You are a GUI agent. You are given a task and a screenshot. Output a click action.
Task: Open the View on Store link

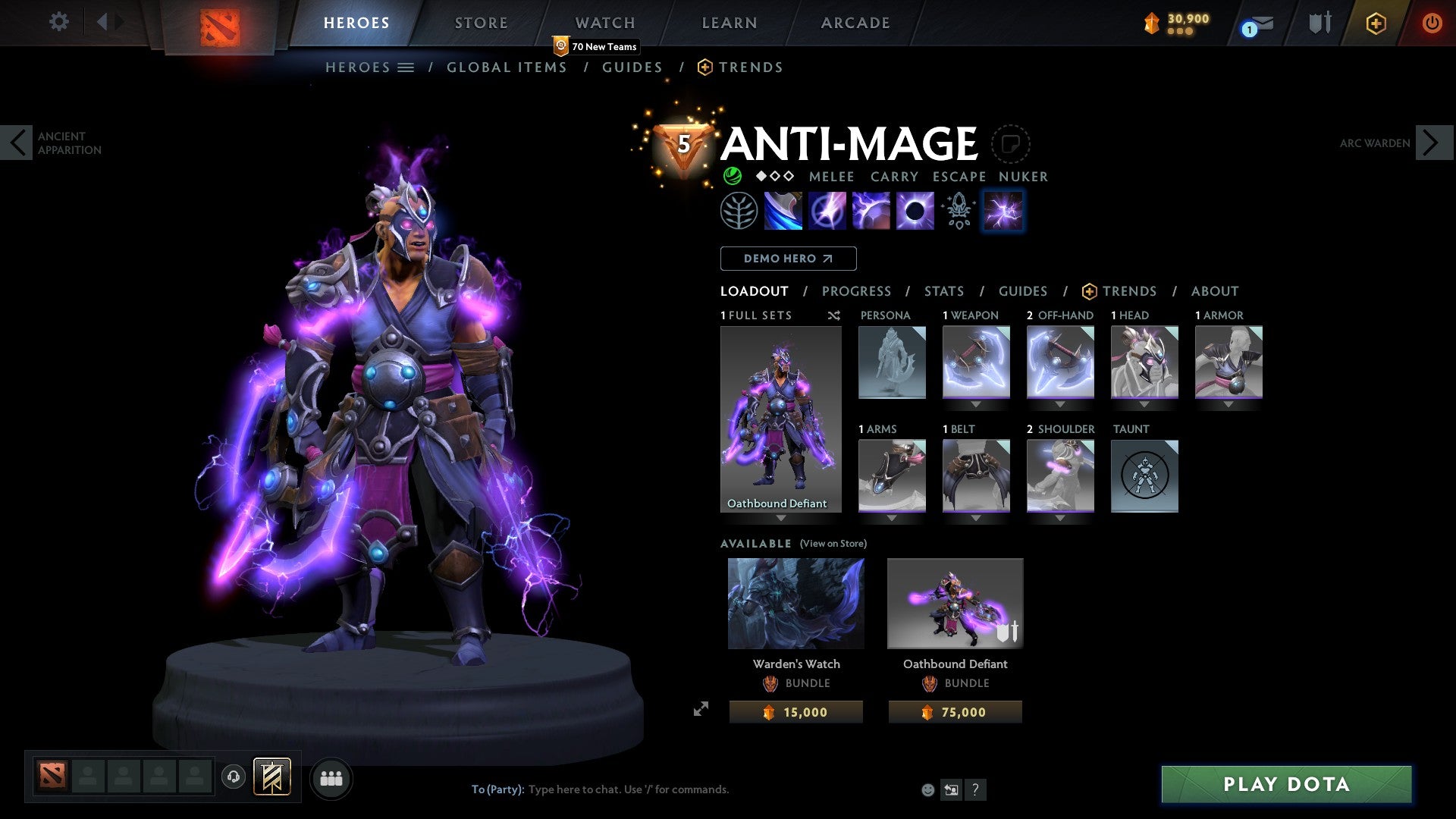tap(835, 544)
